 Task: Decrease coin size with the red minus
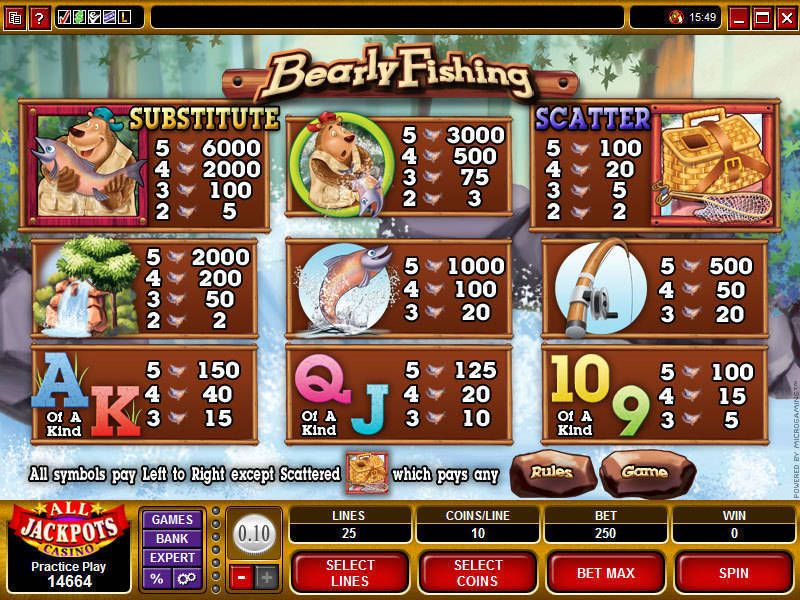tap(242, 577)
